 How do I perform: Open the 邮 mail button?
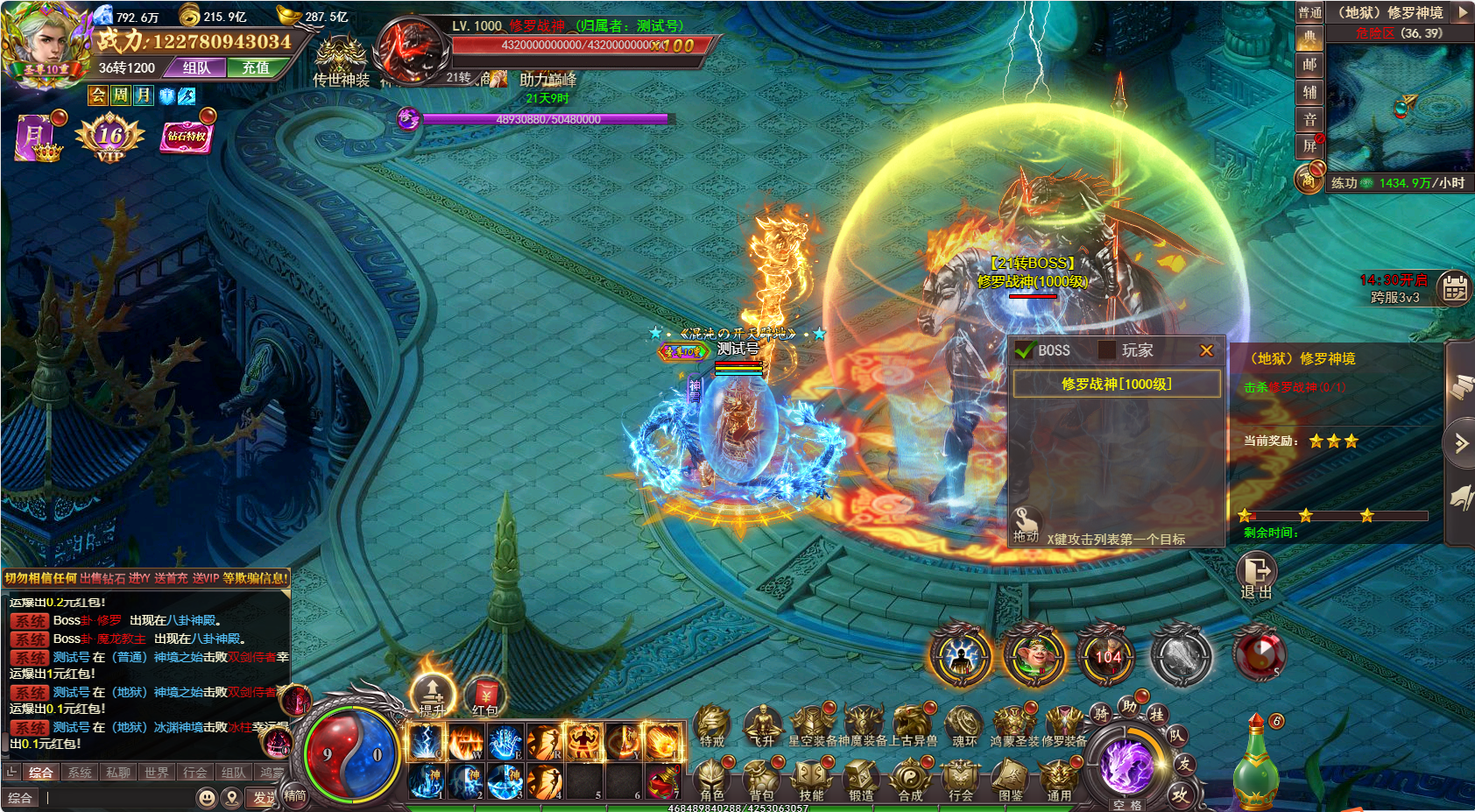(1309, 64)
